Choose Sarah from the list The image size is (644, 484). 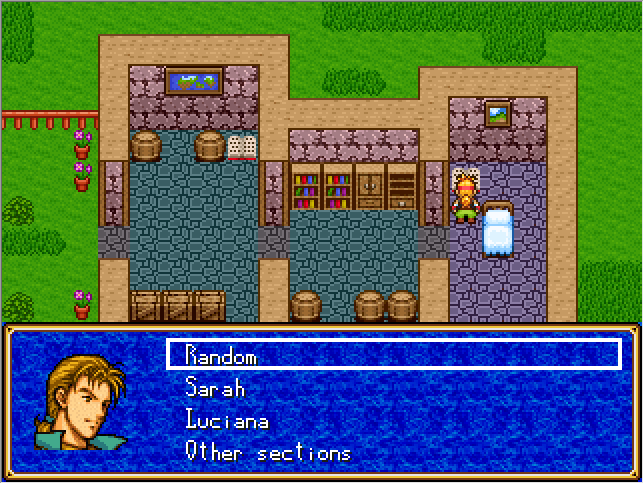(215, 388)
